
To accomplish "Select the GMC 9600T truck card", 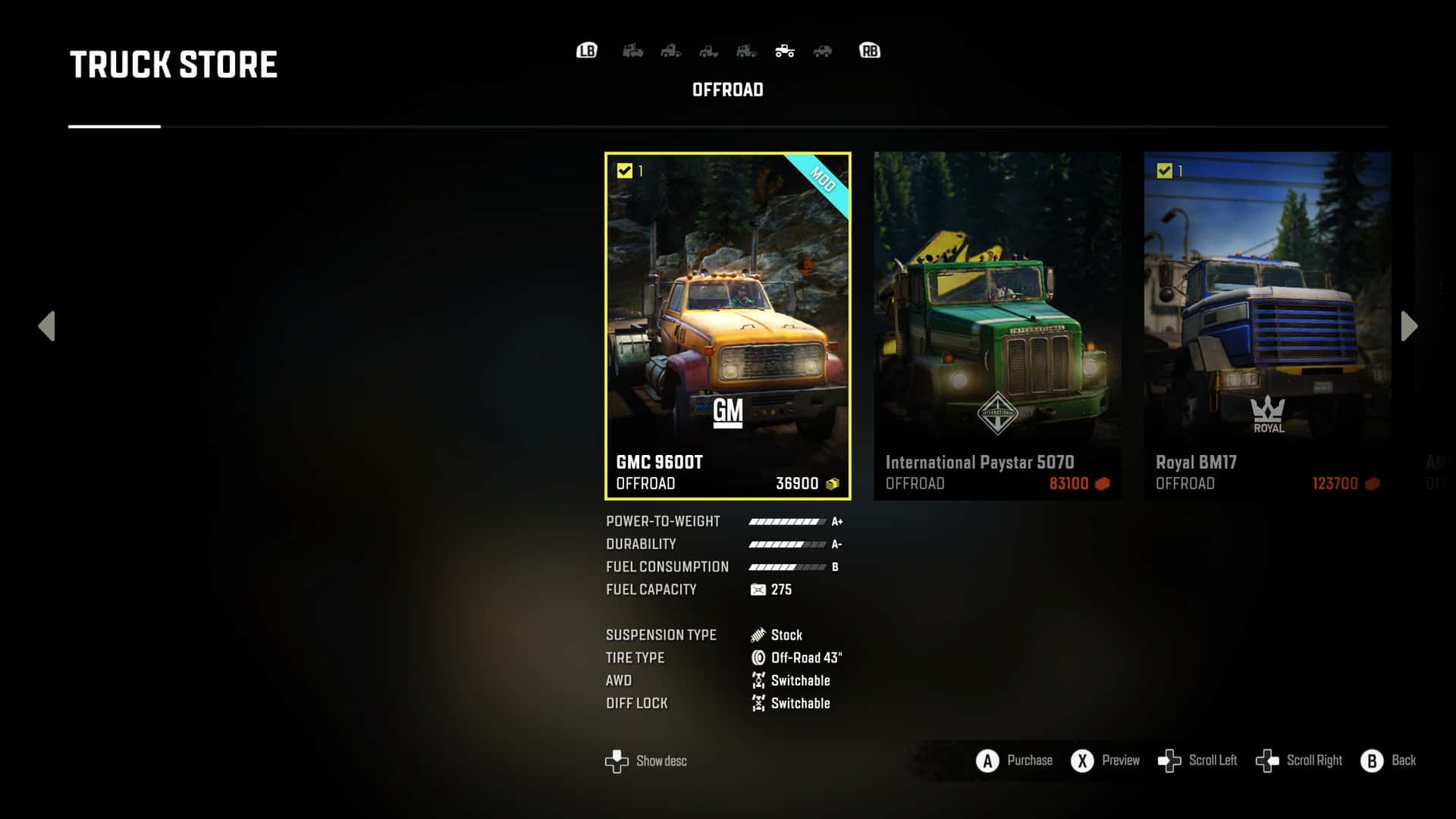I will 727,326.
